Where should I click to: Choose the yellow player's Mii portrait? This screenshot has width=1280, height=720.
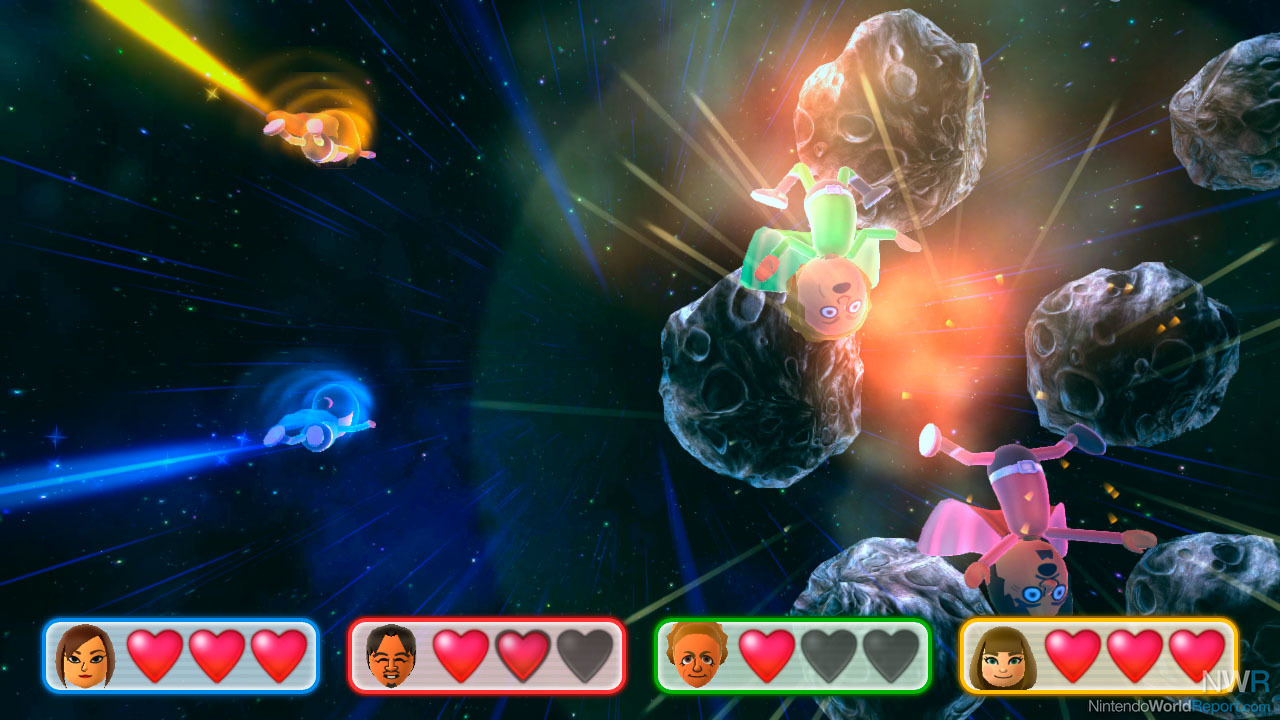[x=1002, y=656]
